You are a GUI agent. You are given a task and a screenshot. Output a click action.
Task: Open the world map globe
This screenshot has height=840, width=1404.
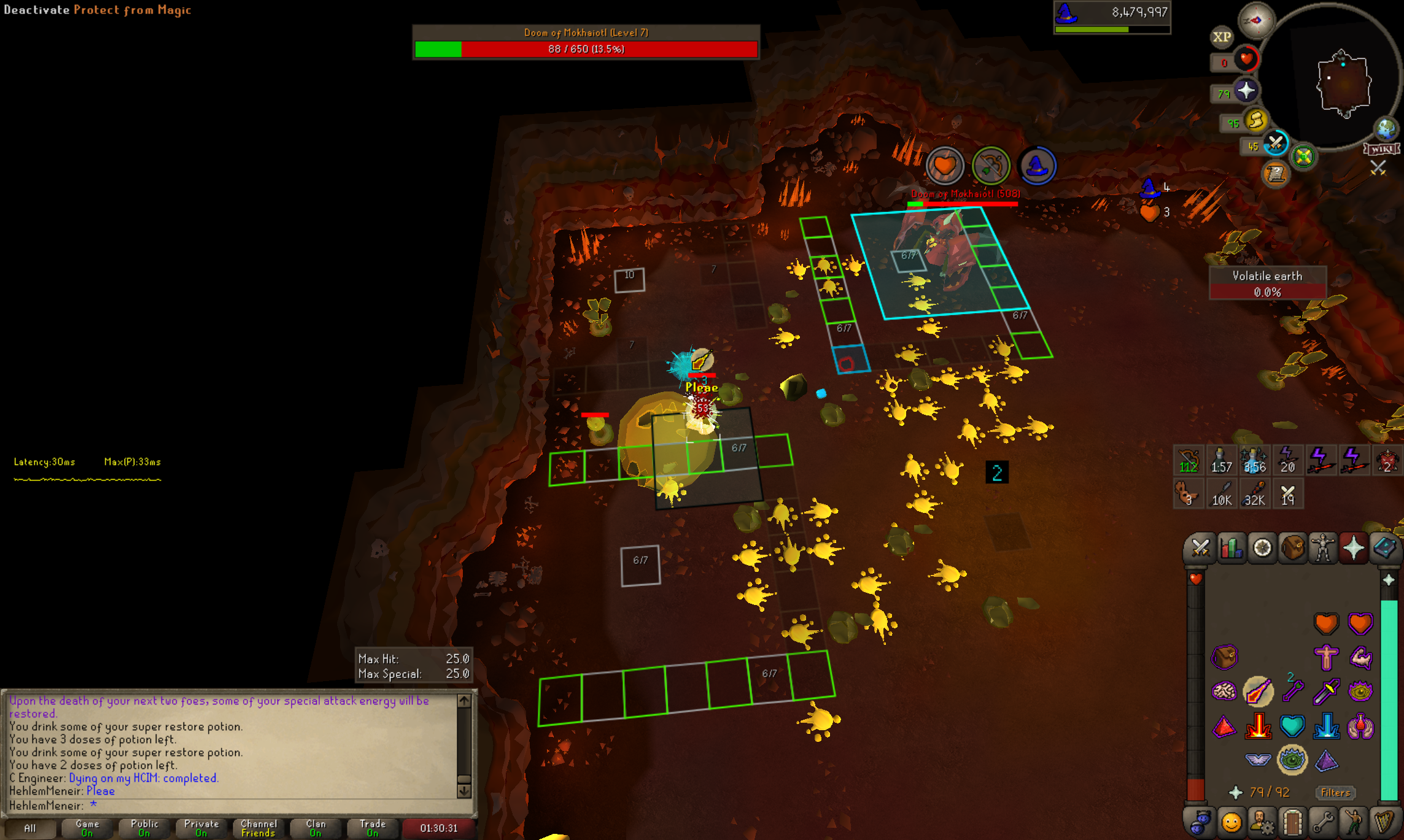click(1386, 129)
